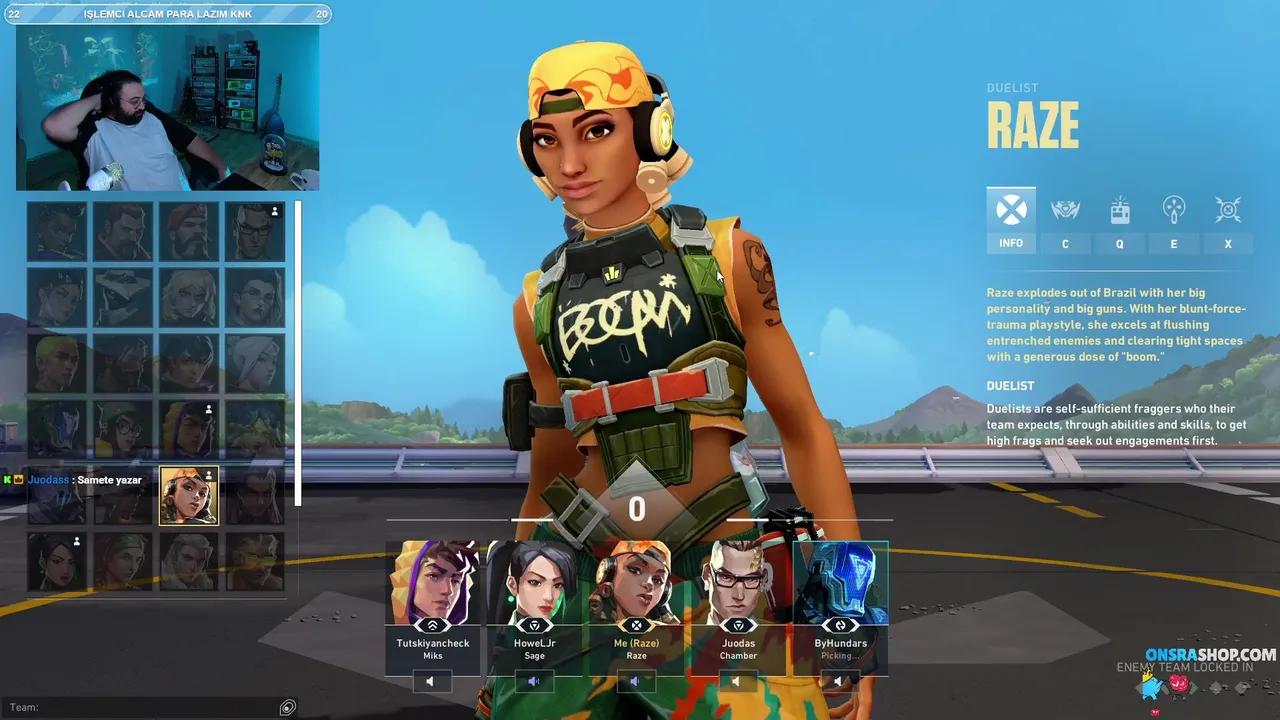1280x720 pixels.
Task: Mute Tutskiyancheck's voice chat
Action: 430,681
